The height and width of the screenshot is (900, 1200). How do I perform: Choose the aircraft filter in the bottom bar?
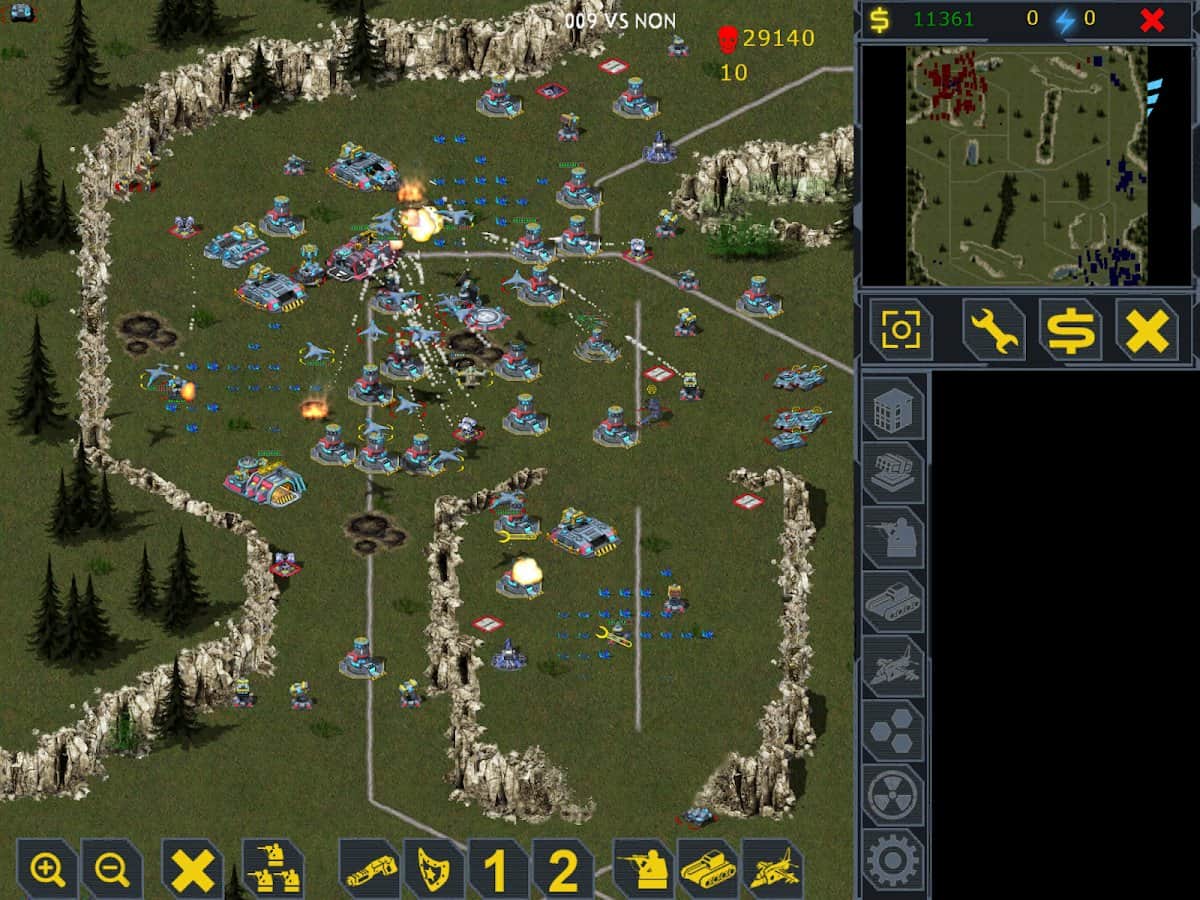pos(773,869)
